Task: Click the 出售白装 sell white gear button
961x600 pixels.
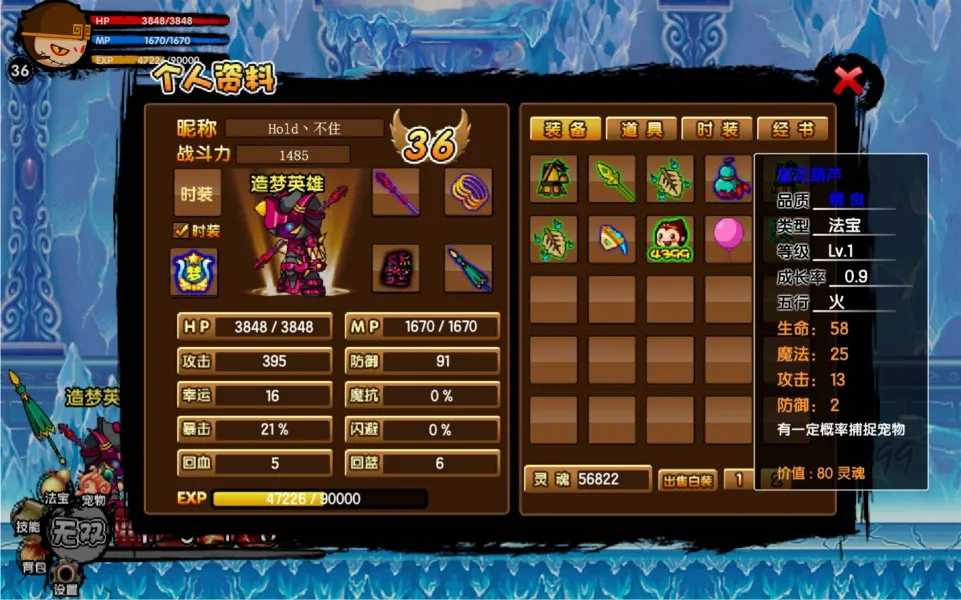Action: pos(687,480)
